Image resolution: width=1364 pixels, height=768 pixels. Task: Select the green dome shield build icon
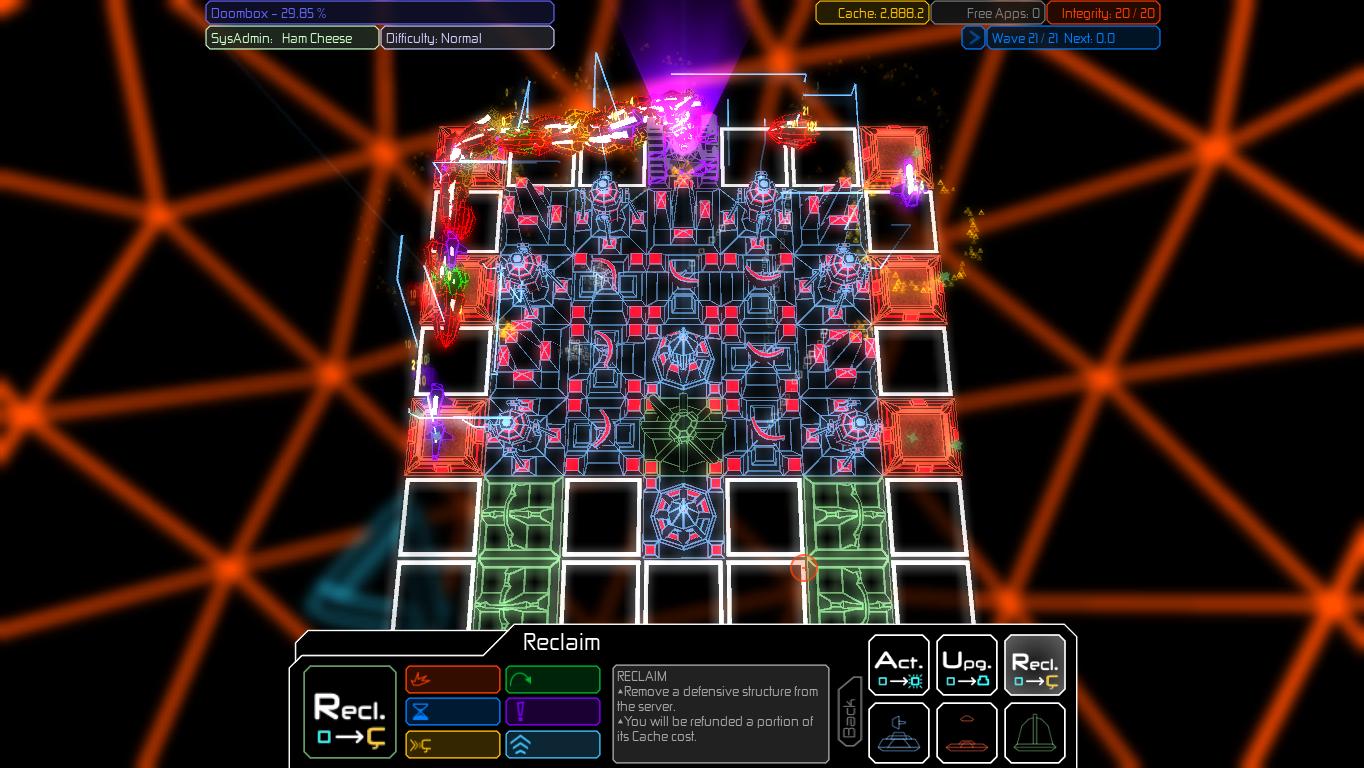[x=1034, y=732]
